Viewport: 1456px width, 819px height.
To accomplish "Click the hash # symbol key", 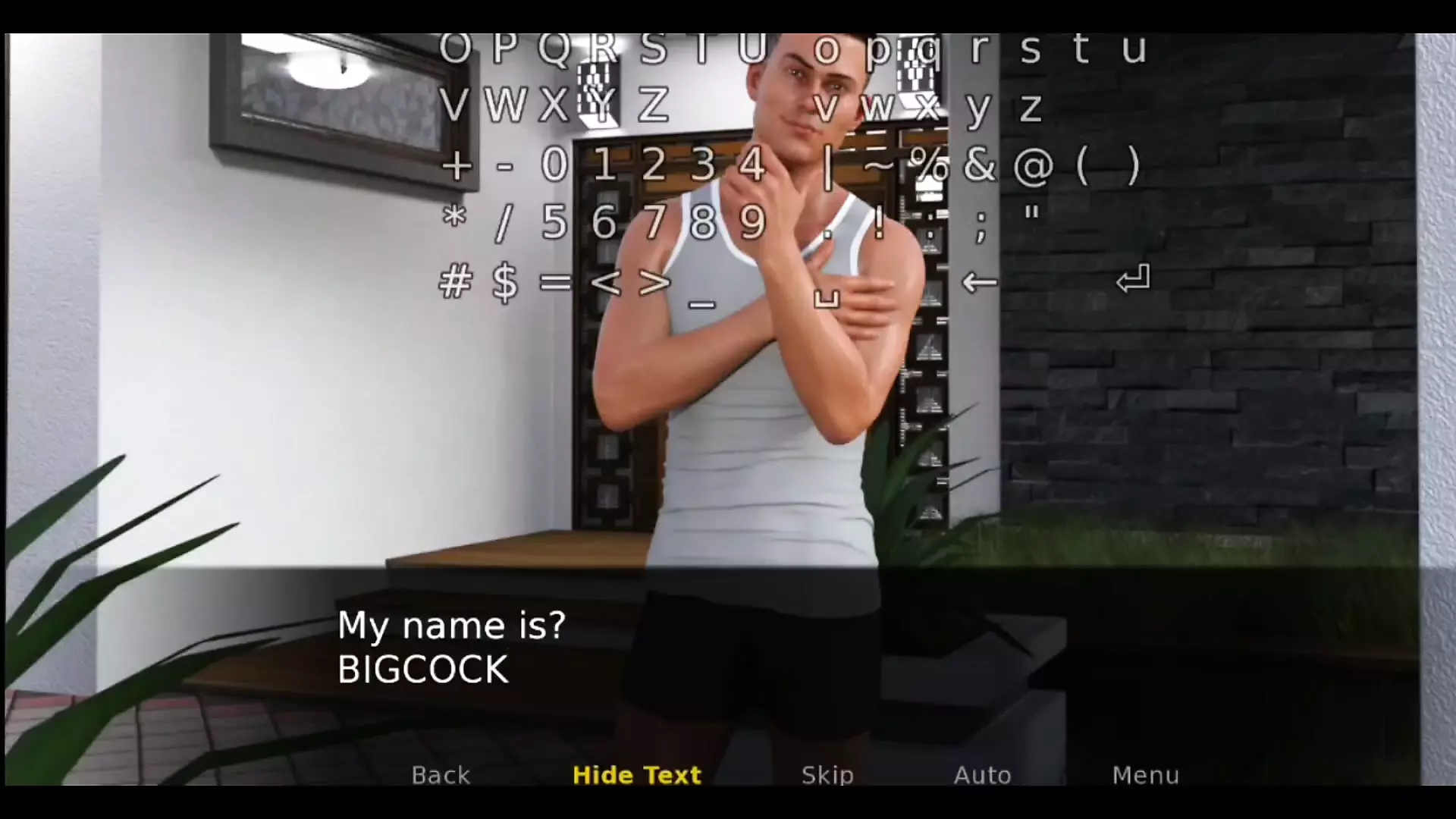I will pos(455,282).
